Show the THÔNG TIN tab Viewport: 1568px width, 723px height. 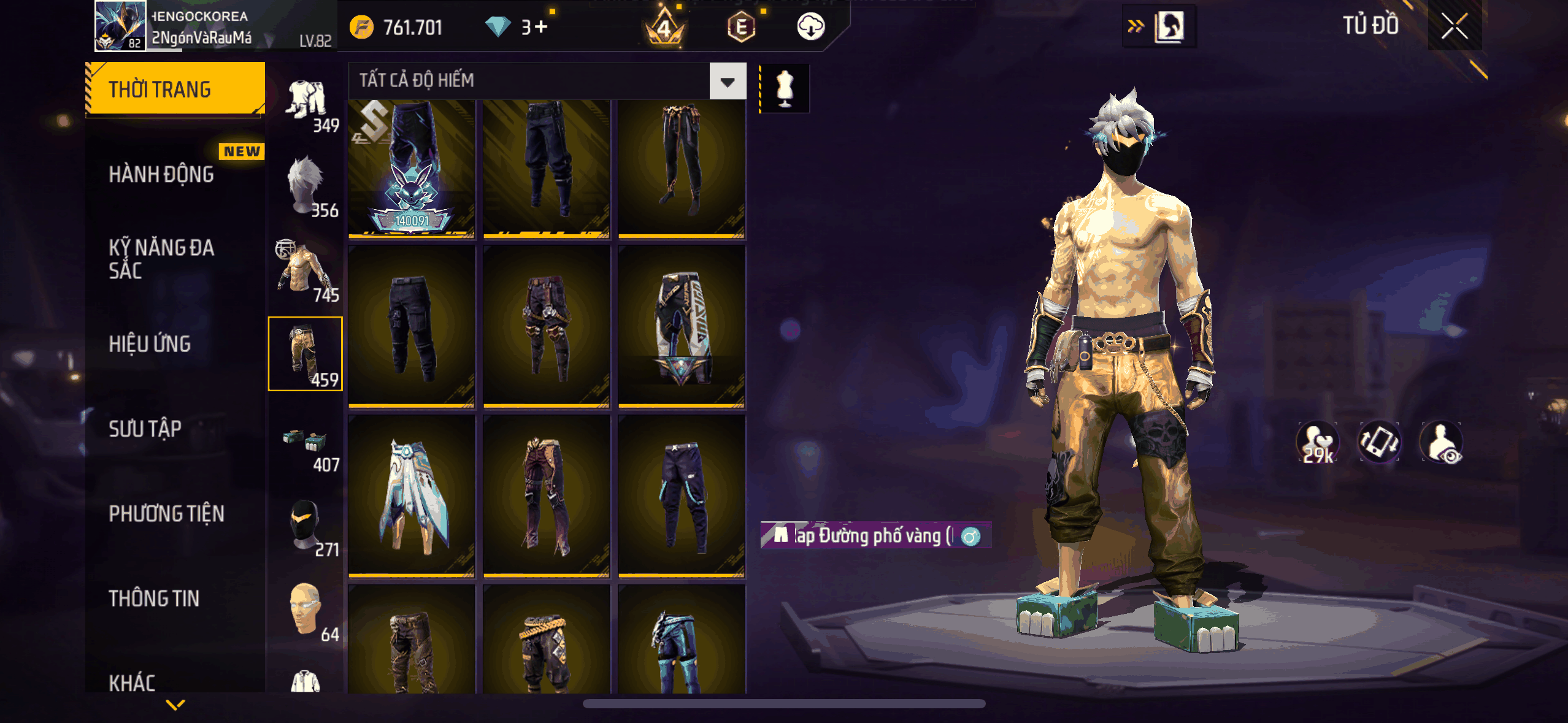point(154,598)
